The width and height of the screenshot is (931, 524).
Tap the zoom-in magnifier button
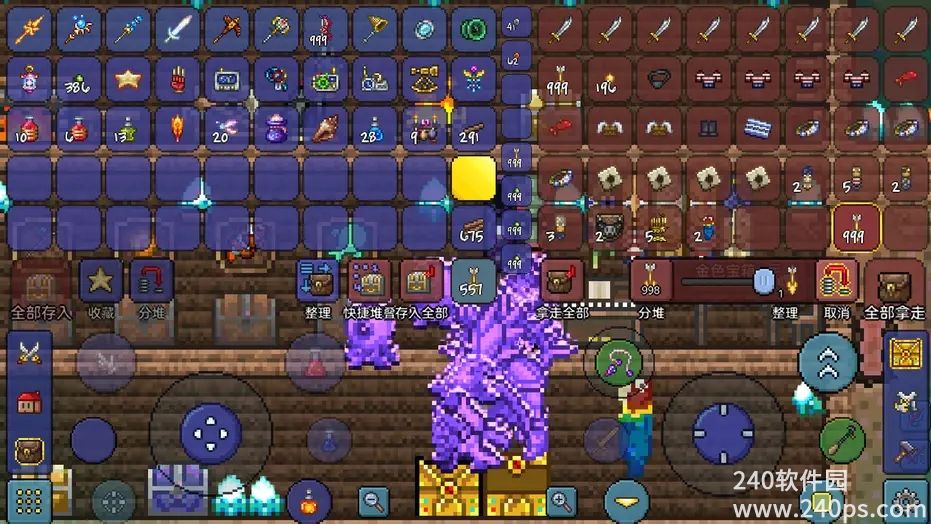tap(561, 499)
